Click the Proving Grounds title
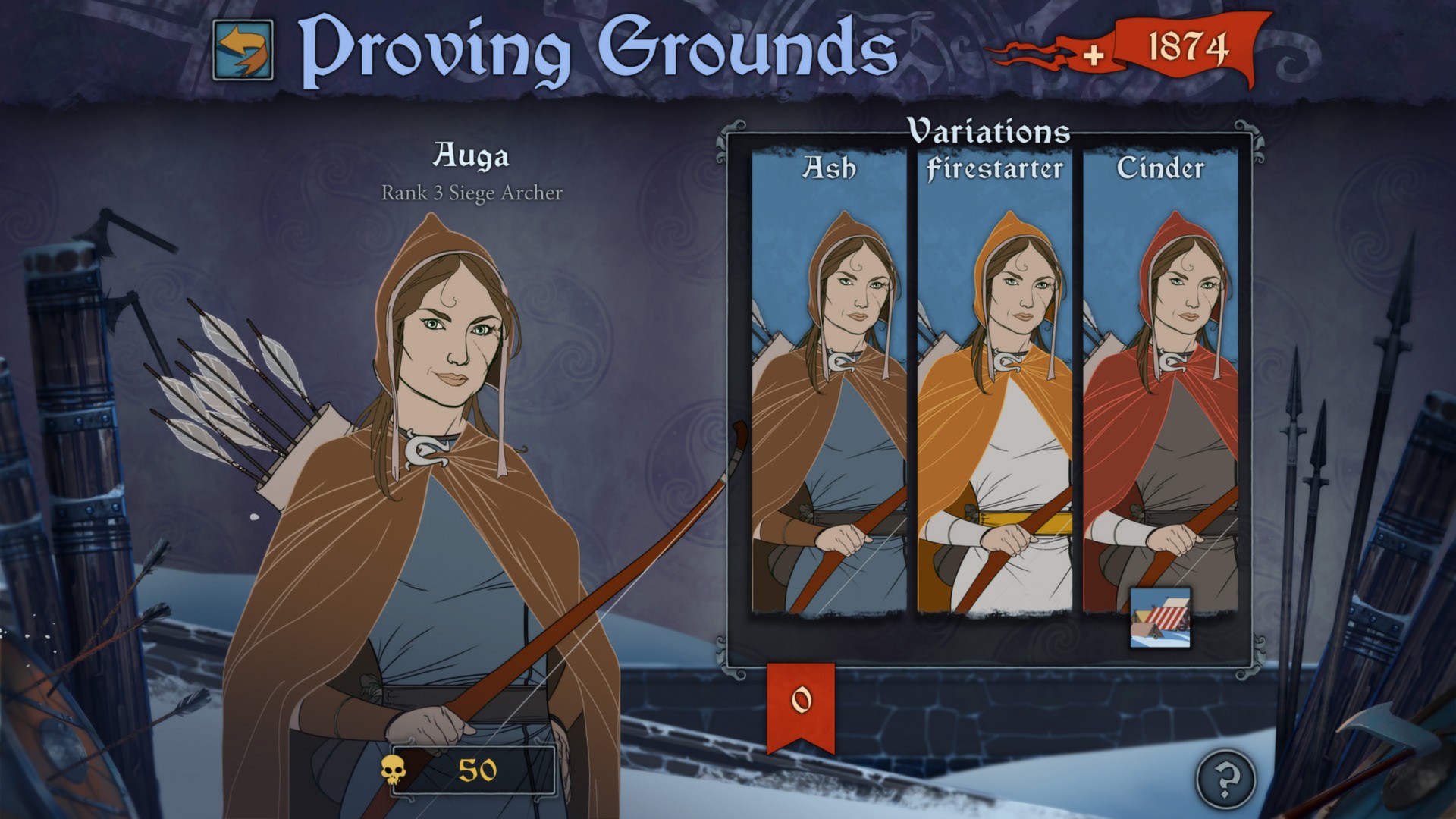The height and width of the screenshot is (819, 1456). coord(599,48)
